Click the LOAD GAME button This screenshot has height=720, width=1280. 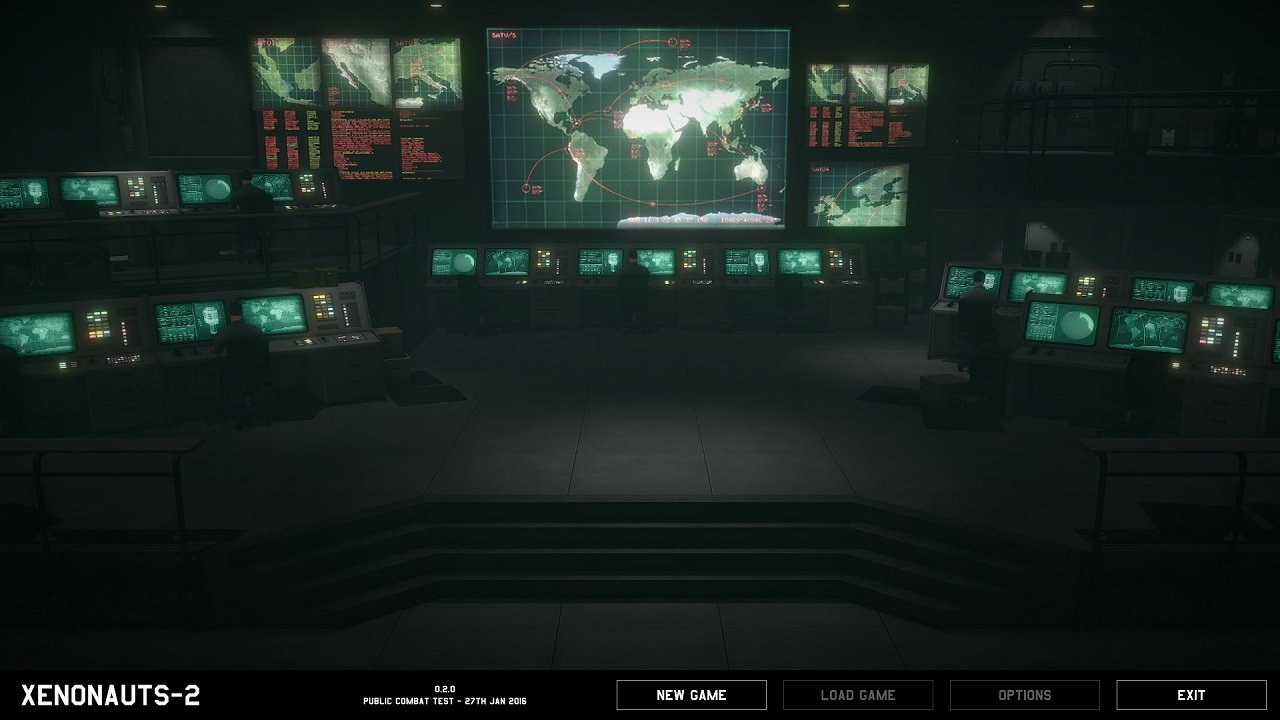[858, 694]
